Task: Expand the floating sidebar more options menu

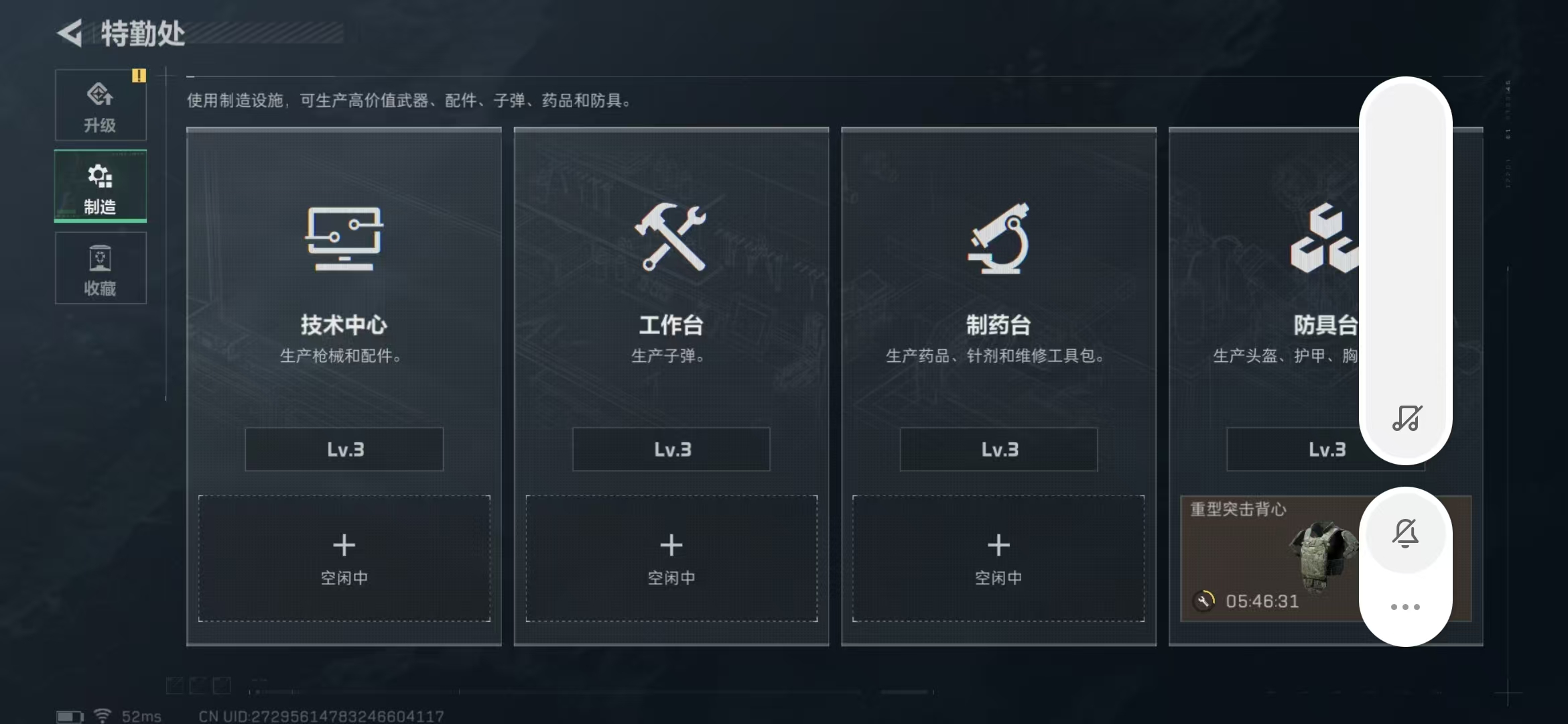Action: point(1405,605)
